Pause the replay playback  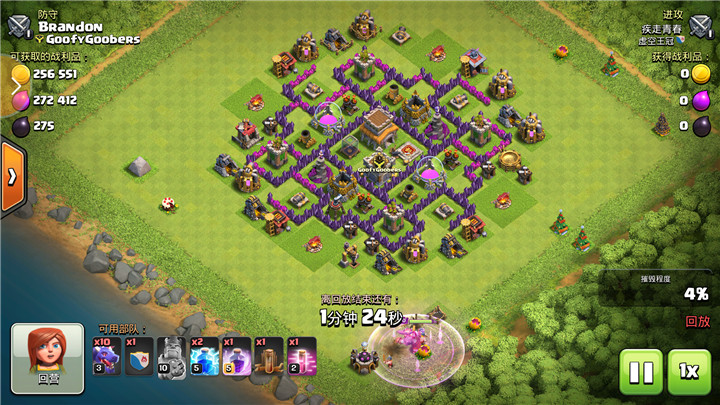coord(640,372)
